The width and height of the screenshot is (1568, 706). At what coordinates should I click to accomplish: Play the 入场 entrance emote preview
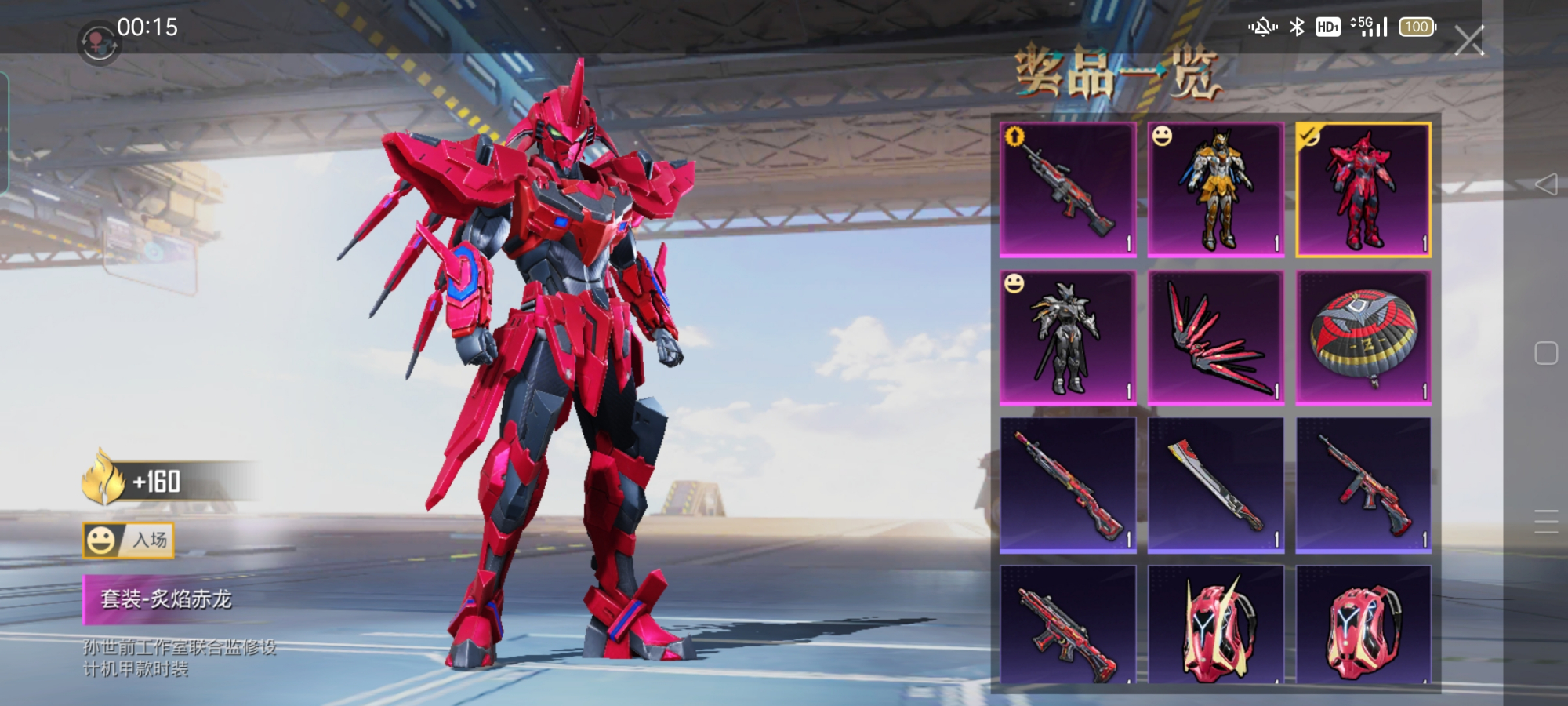click(129, 540)
